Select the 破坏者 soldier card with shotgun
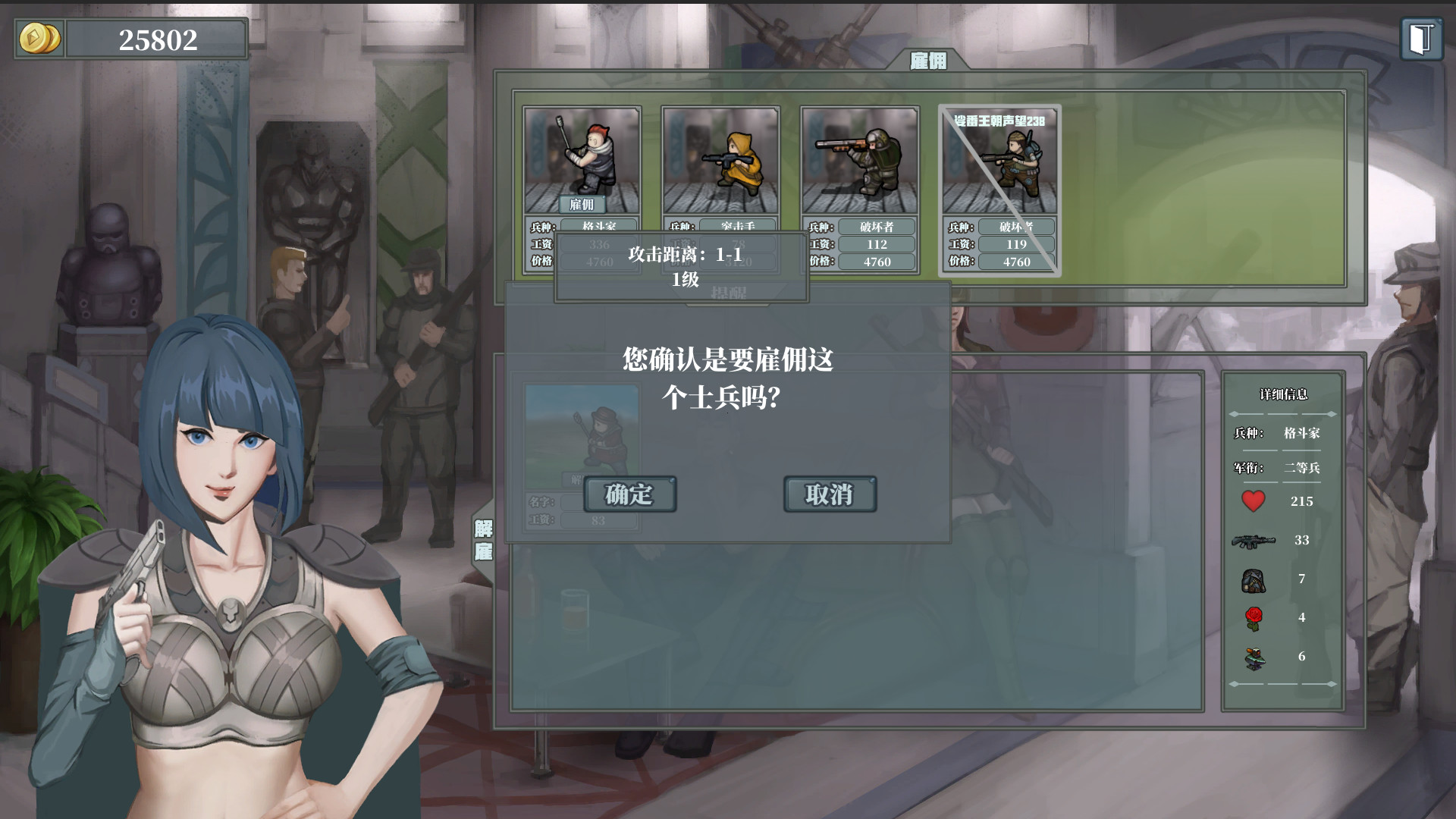Viewport: 1456px width, 819px height. (861, 162)
